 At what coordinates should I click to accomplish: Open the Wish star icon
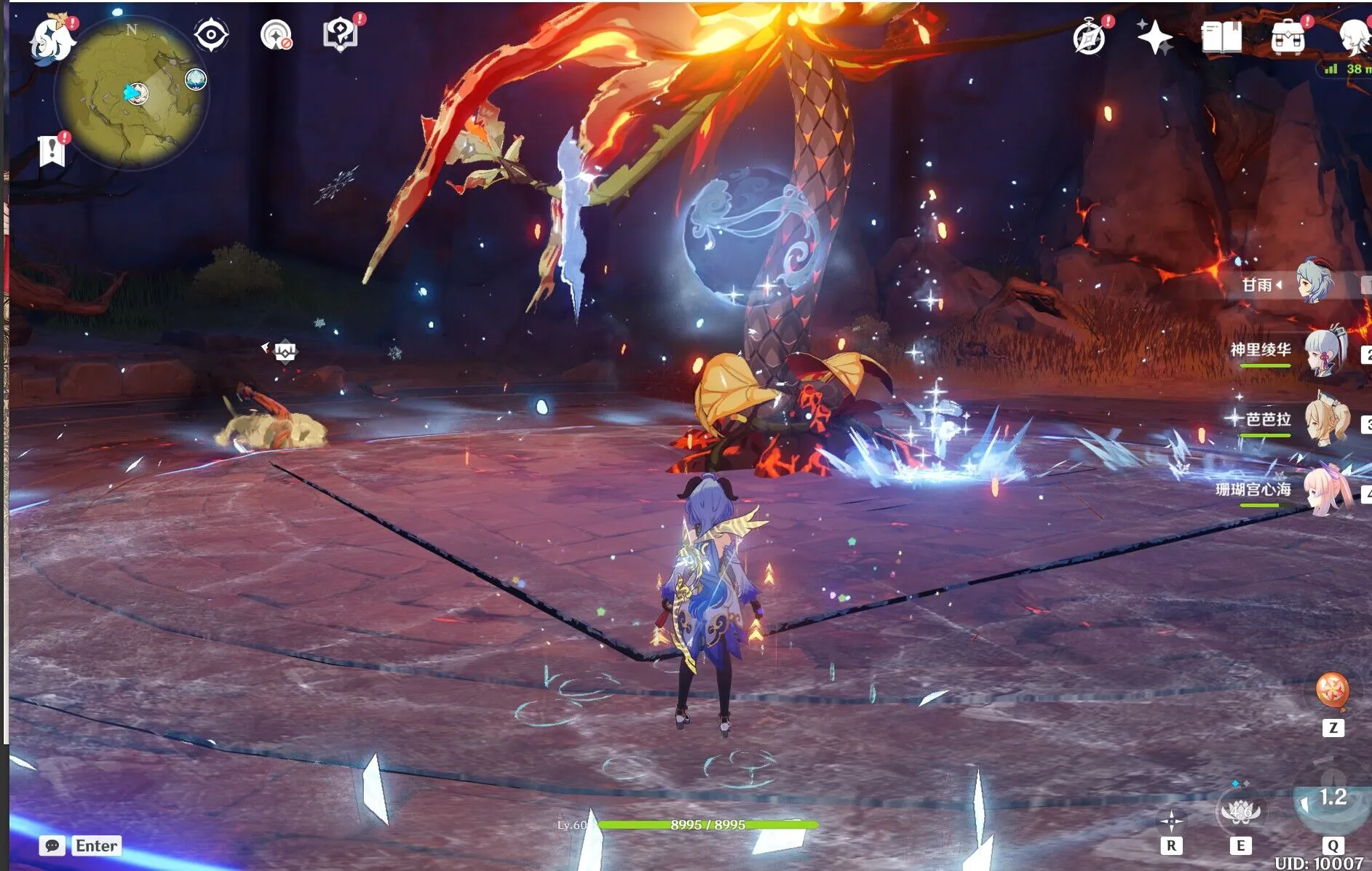1155,36
